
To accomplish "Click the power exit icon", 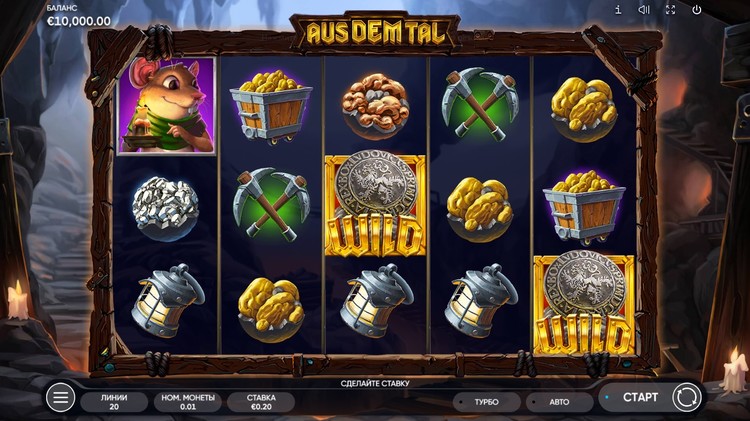I will (x=697, y=10).
